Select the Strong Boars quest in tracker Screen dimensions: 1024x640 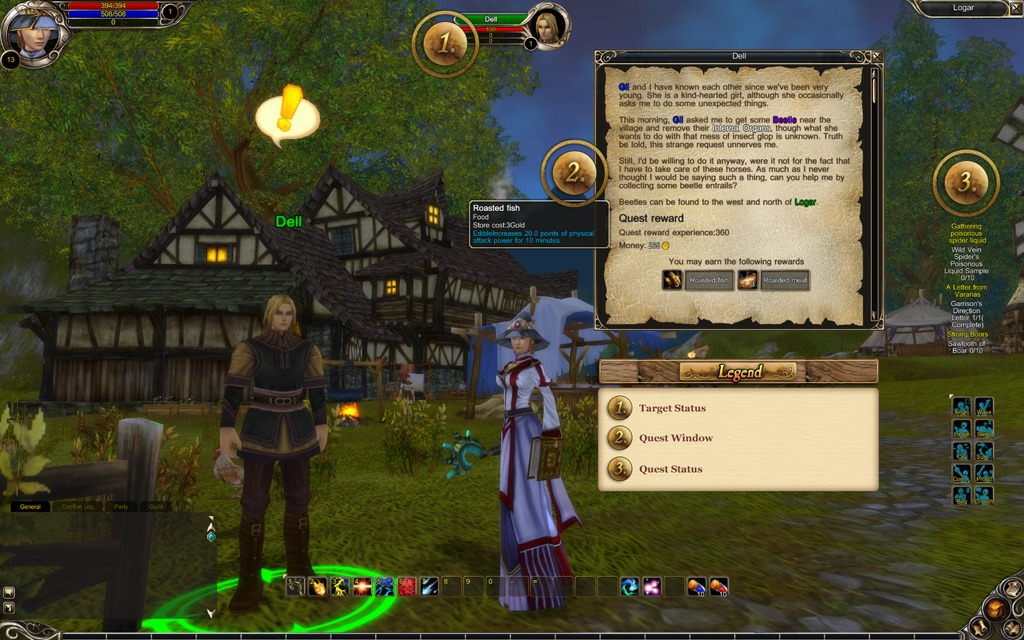tap(966, 334)
